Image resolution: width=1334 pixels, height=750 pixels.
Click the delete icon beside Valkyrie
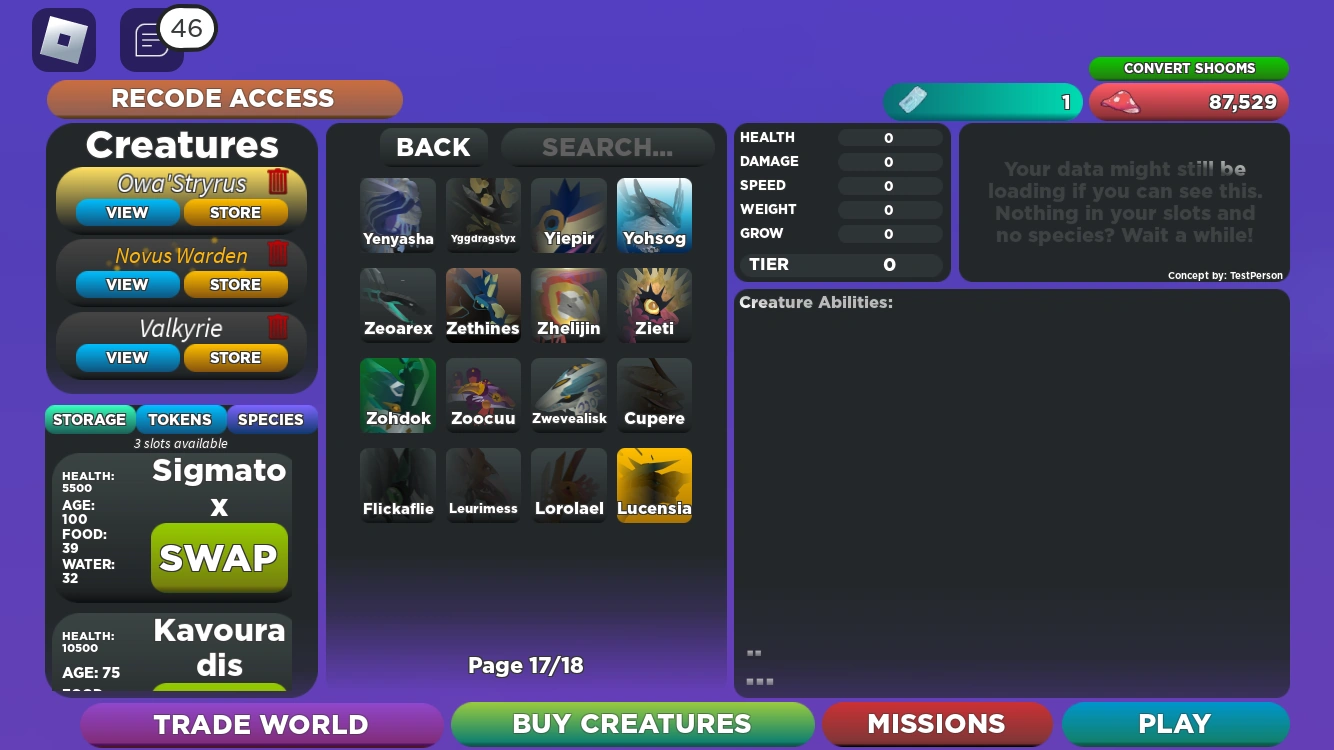pyautogui.click(x=278, y=327)
